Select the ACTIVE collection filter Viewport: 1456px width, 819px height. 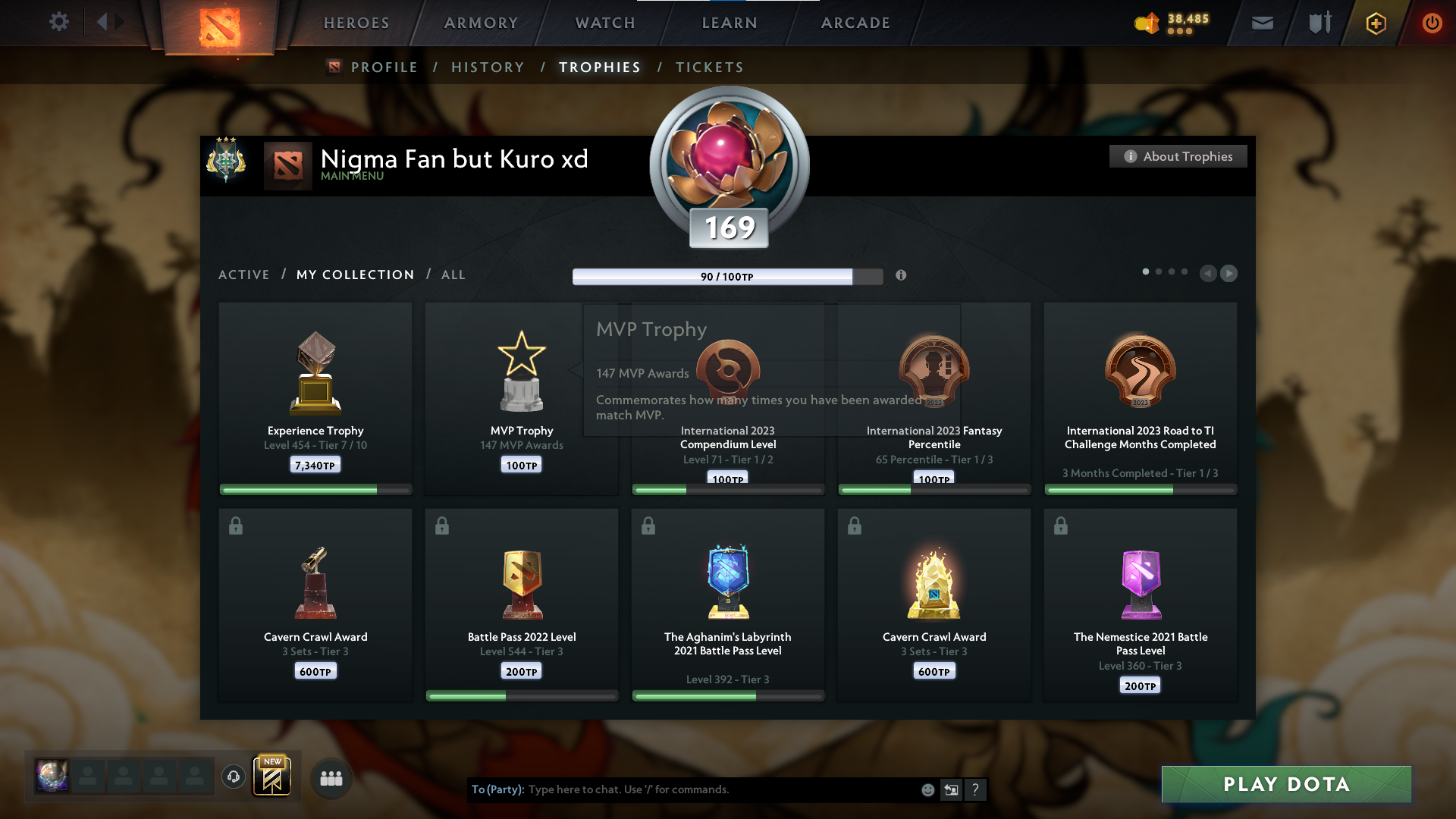pos(244,275)
